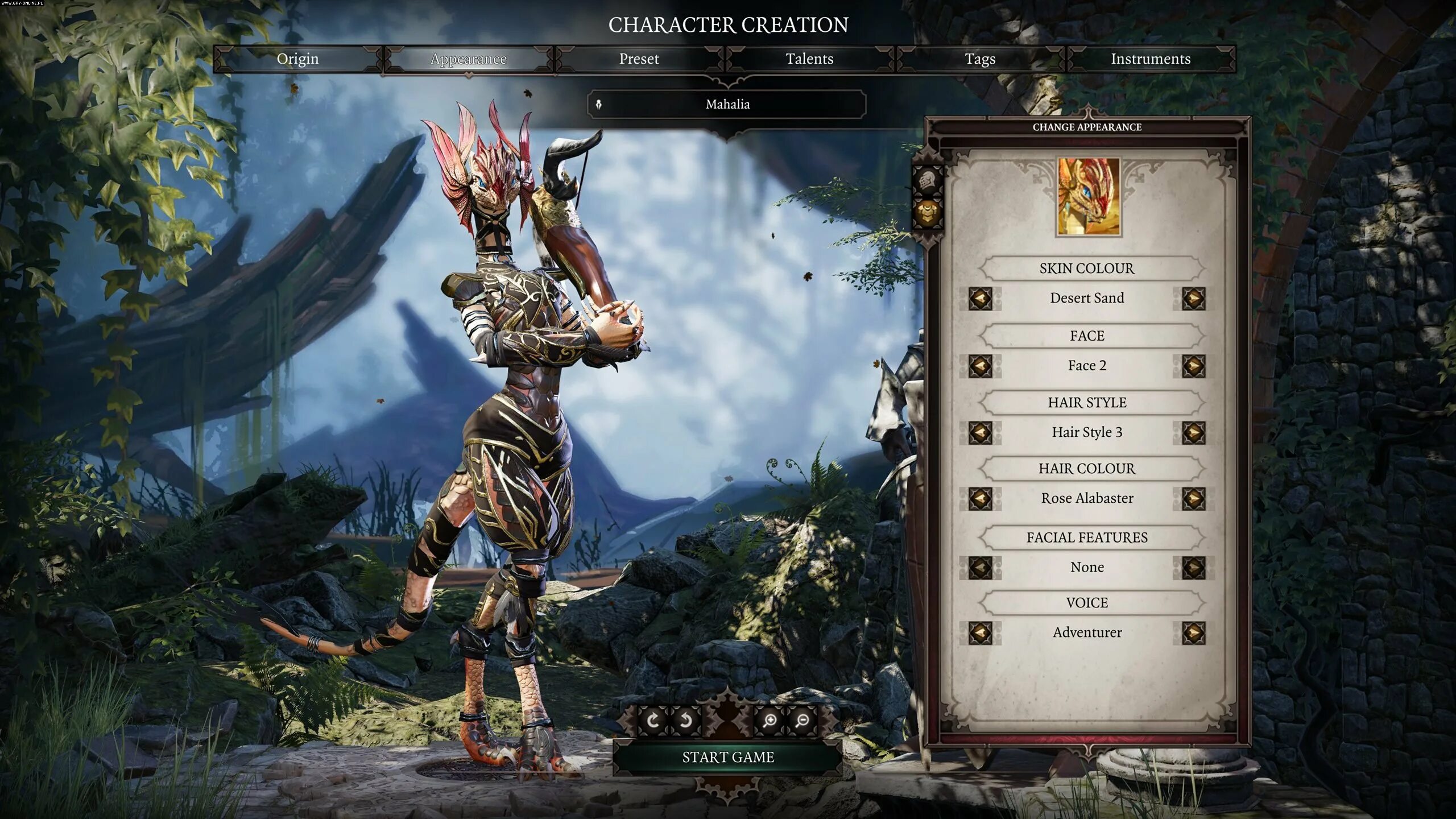The image size is (1456, 819).
Task: Select the previous hair style
Action: click(980, 432)
